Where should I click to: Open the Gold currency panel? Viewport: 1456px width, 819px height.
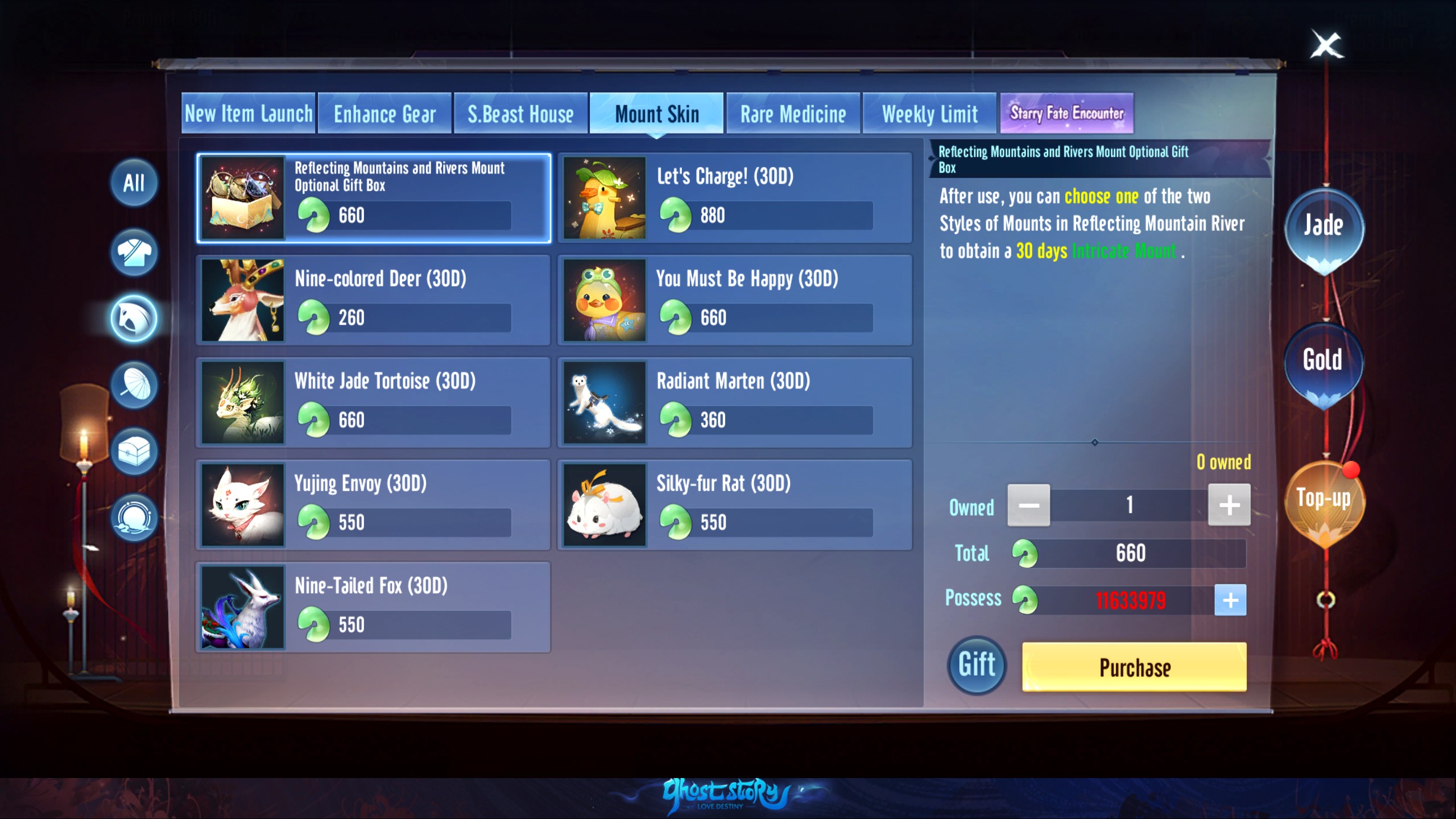point(1323,360)
